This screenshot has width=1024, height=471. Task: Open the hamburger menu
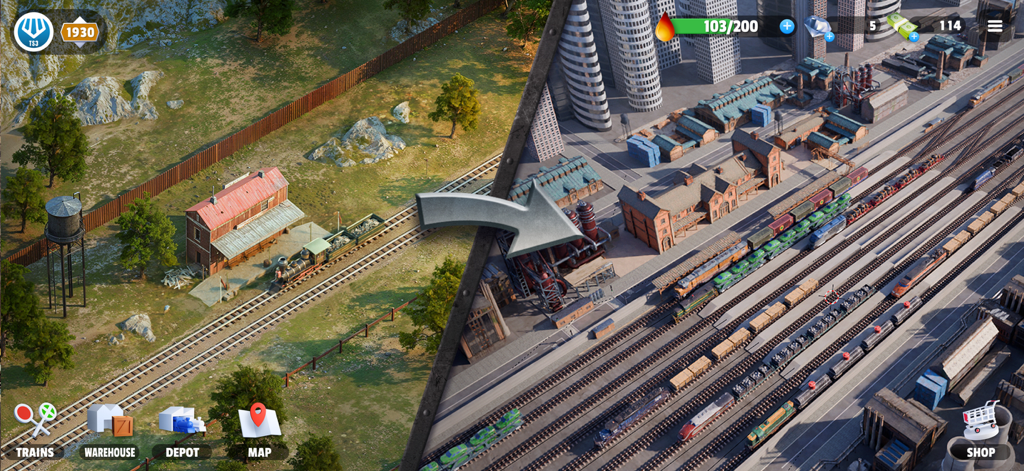[x=994, y=26]
